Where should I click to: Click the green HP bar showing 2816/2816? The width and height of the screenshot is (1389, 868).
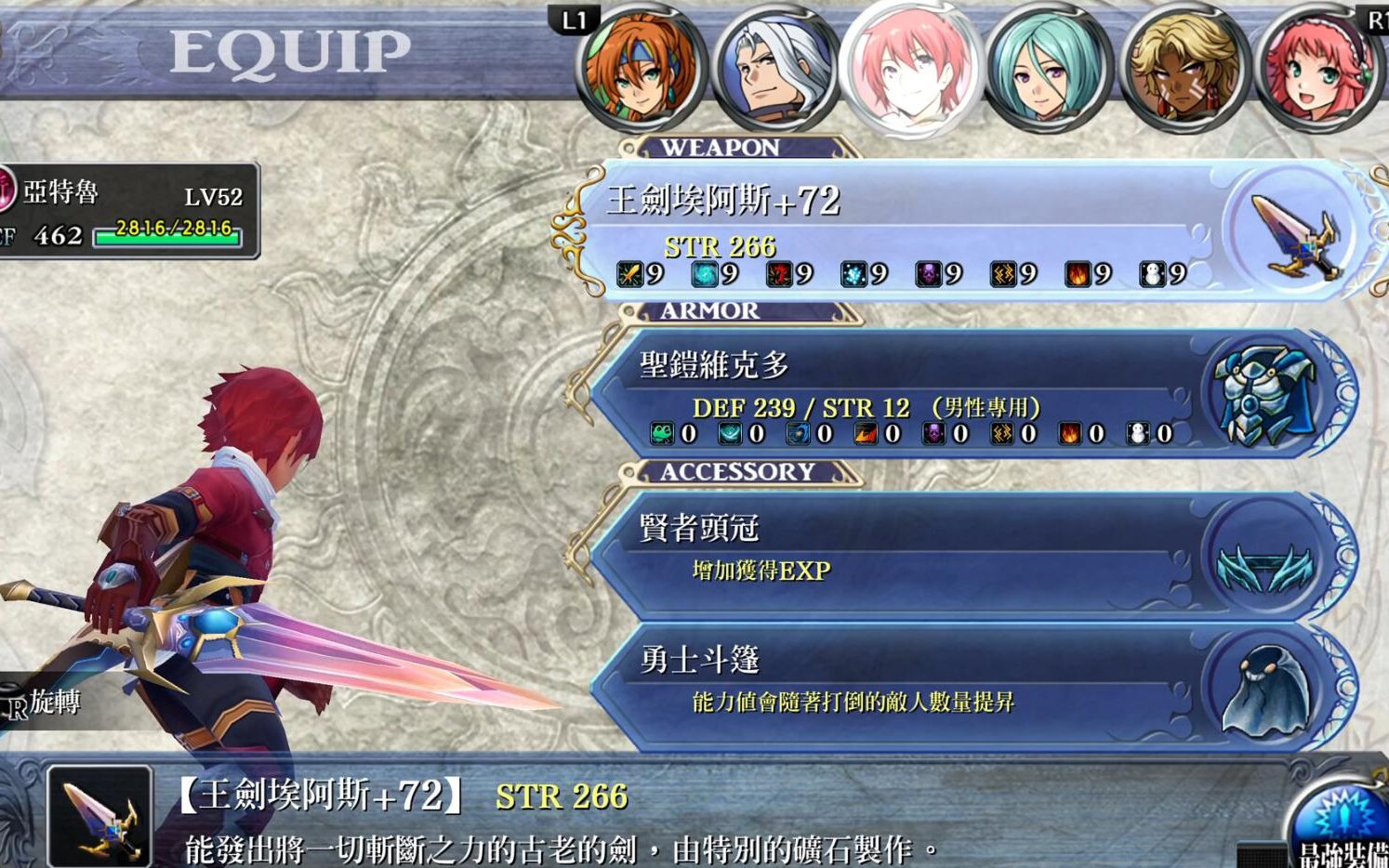[x=167, y=235]
